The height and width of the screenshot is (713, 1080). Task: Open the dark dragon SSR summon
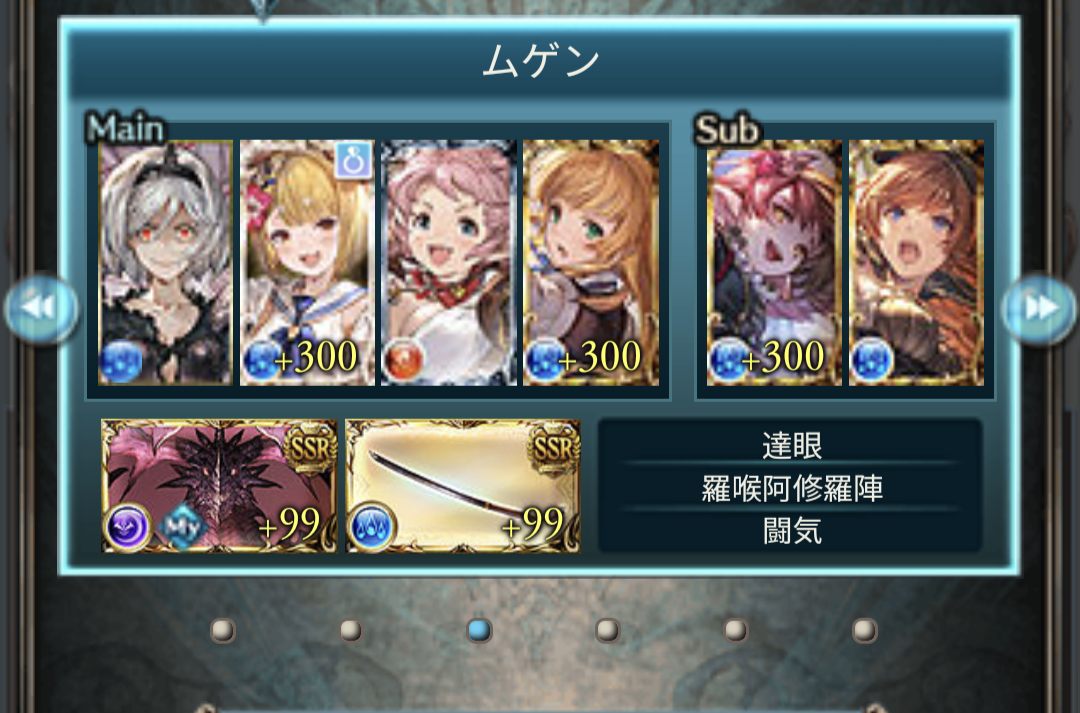tap(219, 486)
